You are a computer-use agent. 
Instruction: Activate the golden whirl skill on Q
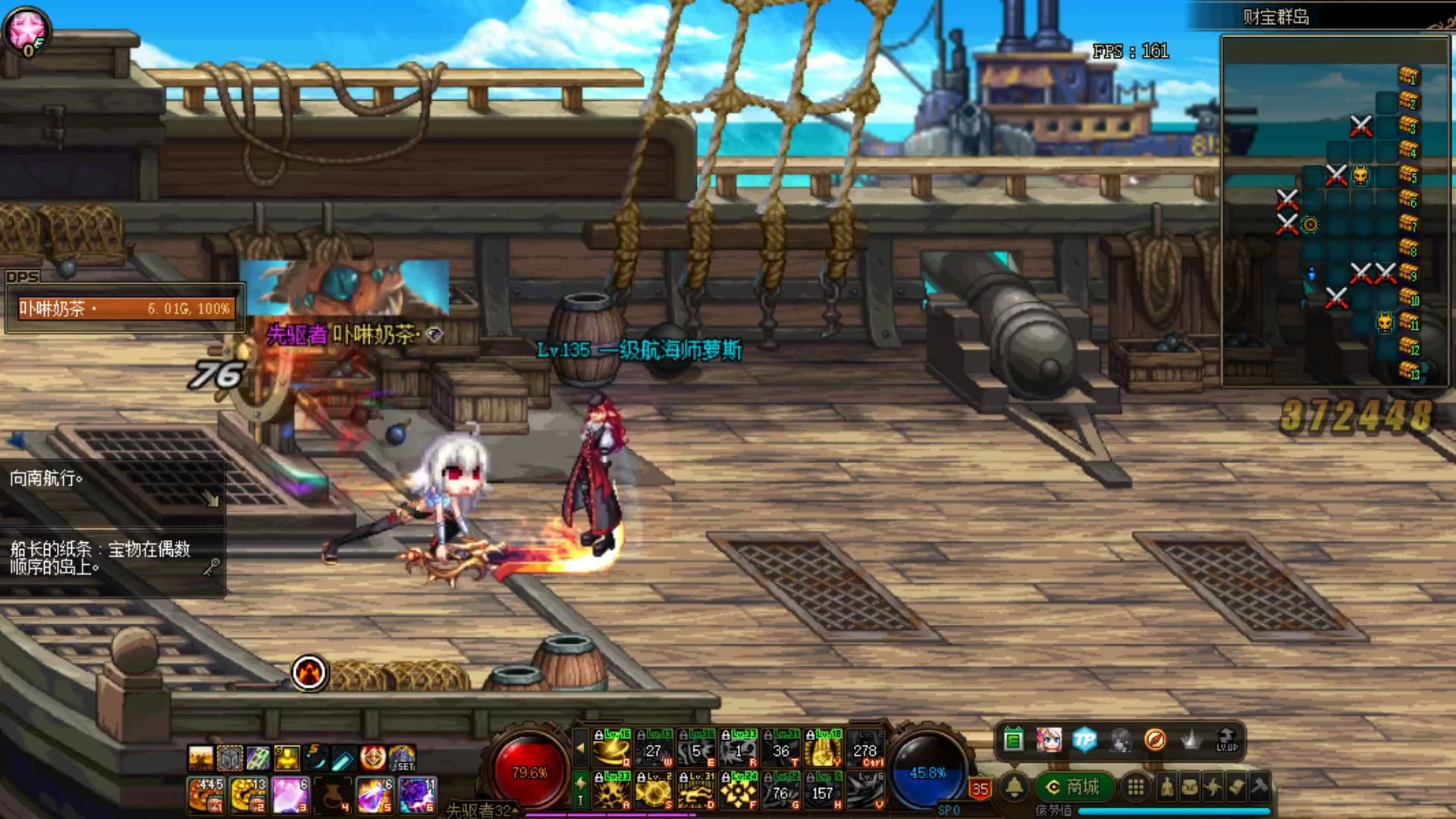pyautogui.click(x=612, y=749)
